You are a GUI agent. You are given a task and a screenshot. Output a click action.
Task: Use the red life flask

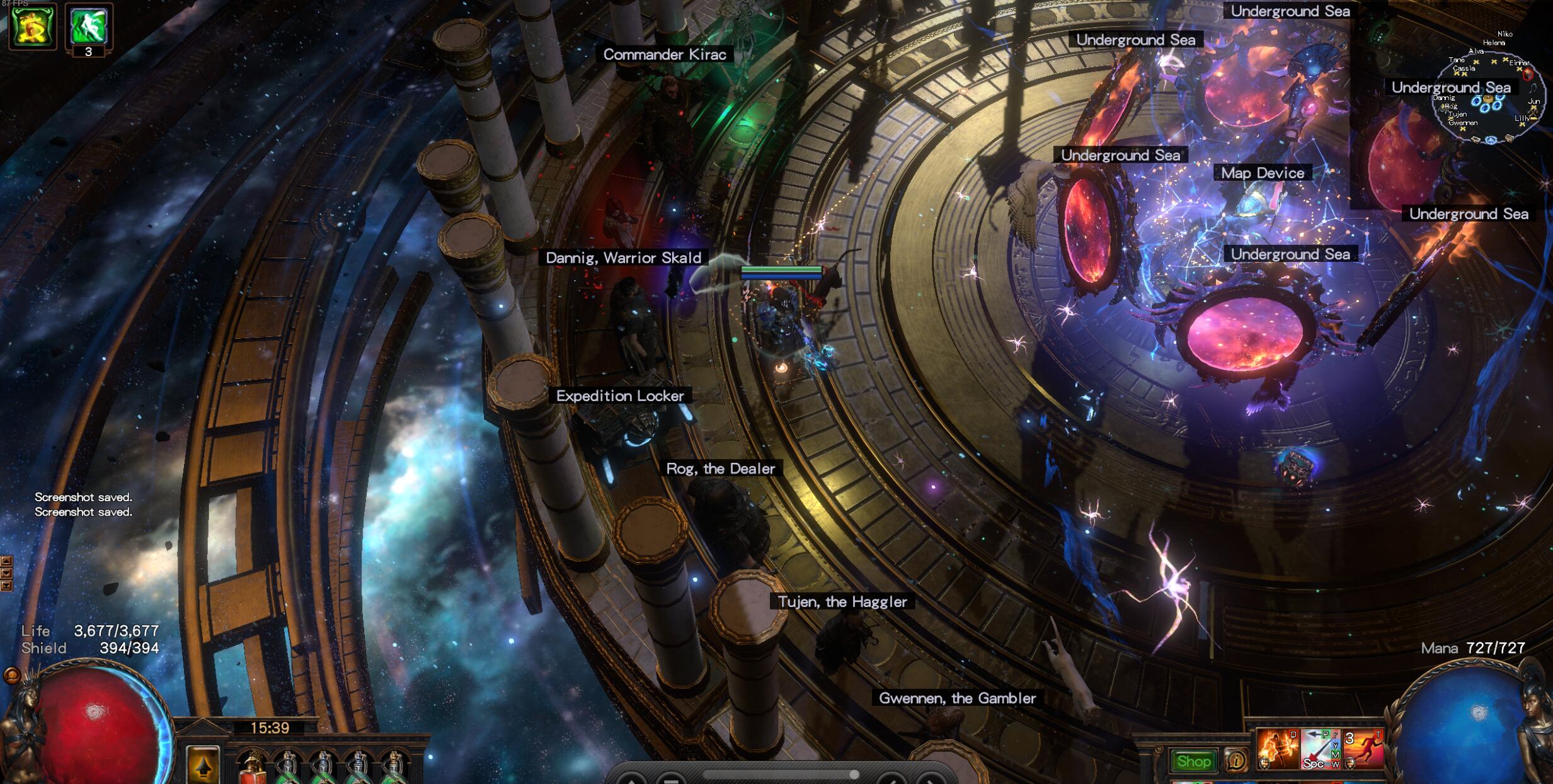point(253,767)
